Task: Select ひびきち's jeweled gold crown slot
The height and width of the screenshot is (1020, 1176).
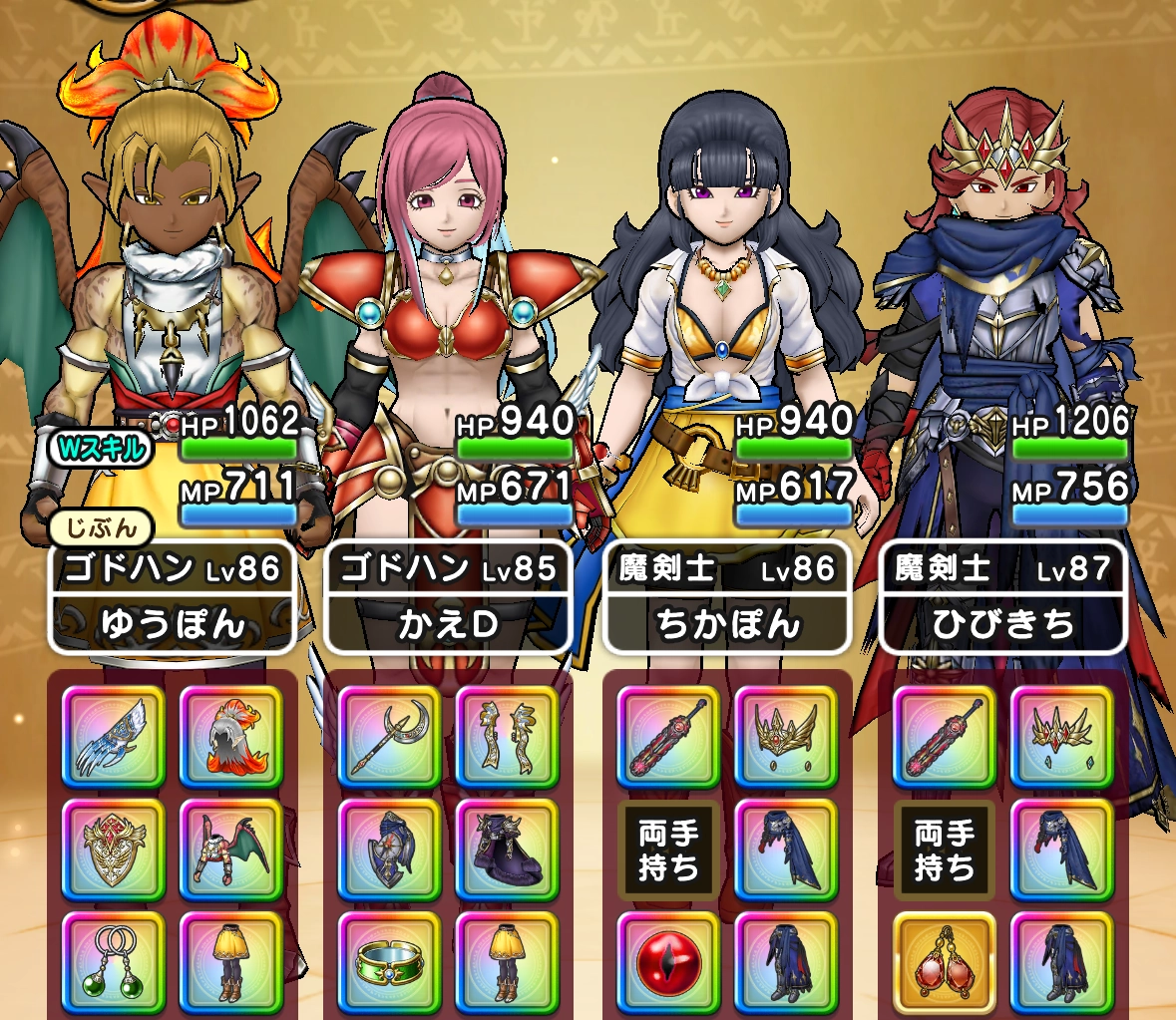Action: click(1061, 737)
